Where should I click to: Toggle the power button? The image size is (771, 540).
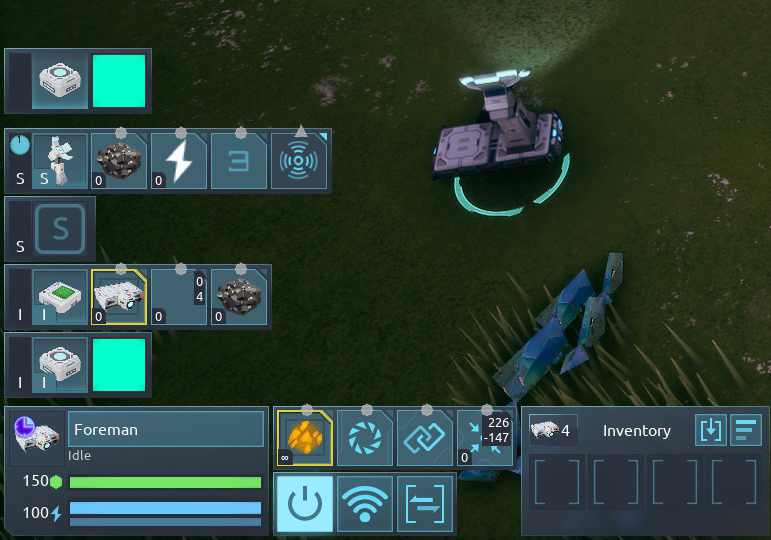(304, 504)
